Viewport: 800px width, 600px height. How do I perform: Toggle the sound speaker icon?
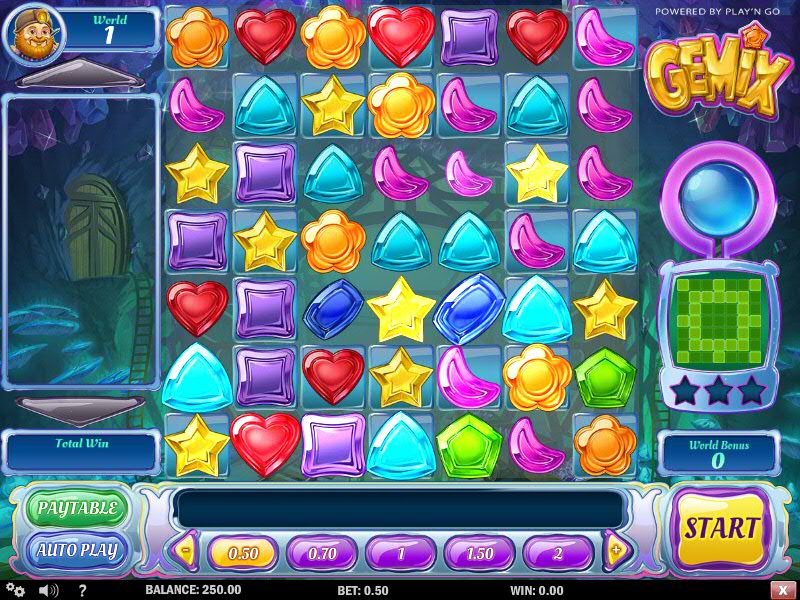[48, 590]
